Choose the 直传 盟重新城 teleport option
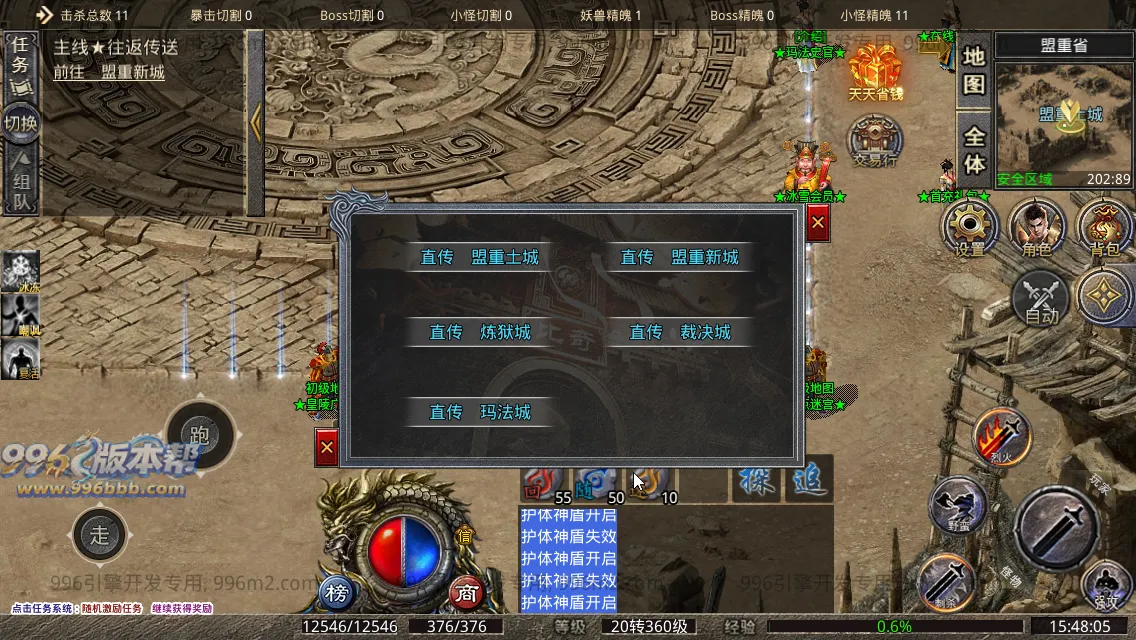This screenshot has height=640, width=1136. [679, 257]
